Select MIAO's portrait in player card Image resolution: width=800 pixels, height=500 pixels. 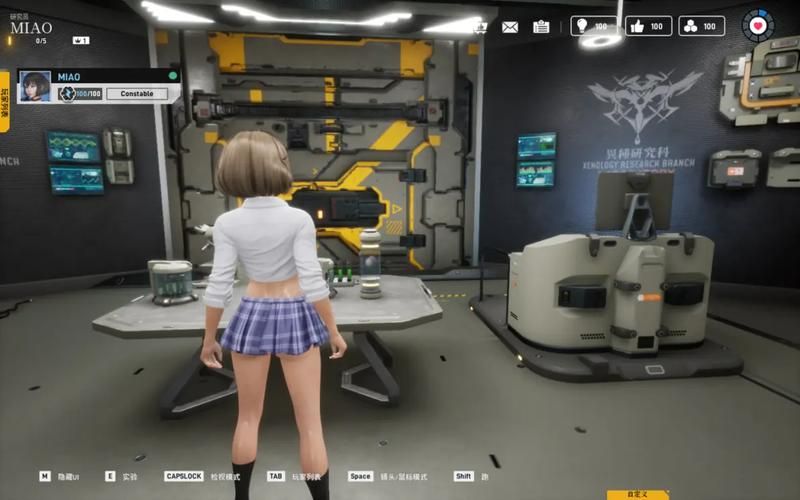coord(35,86)
